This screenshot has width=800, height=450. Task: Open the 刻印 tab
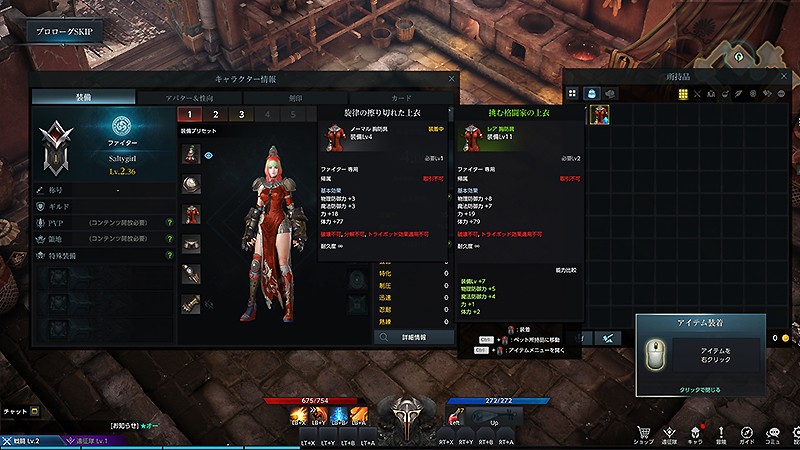click(295, 98)
